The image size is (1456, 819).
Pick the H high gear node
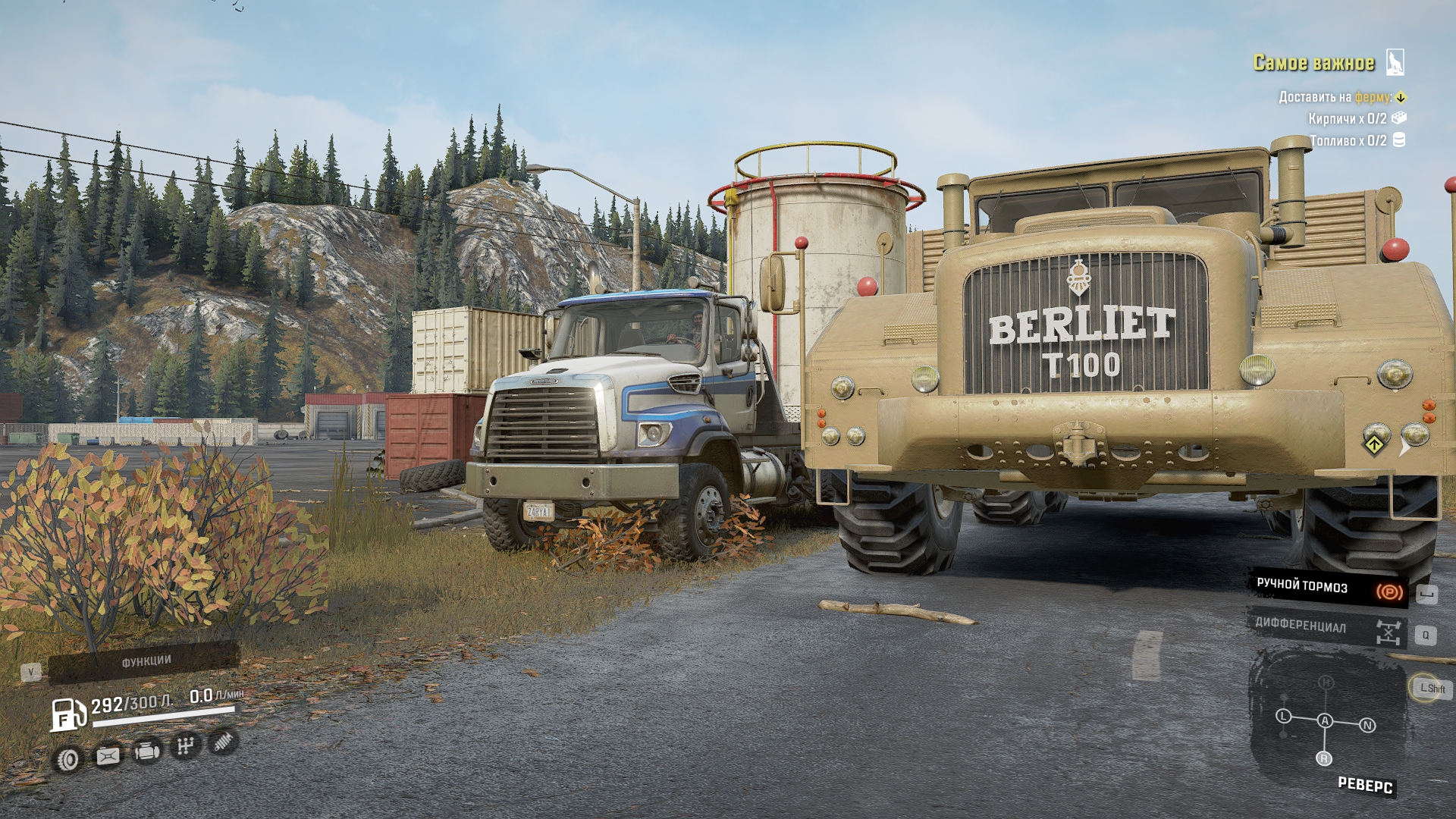coord(1326,682)
